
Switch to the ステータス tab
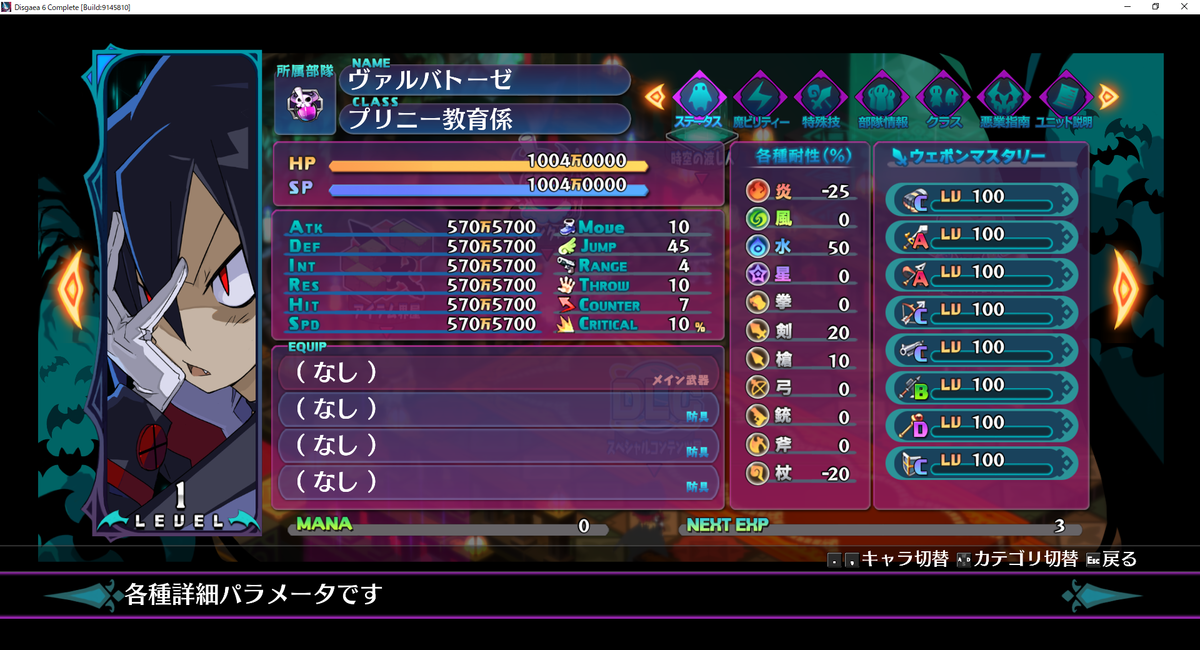click(x=698, y=100)
